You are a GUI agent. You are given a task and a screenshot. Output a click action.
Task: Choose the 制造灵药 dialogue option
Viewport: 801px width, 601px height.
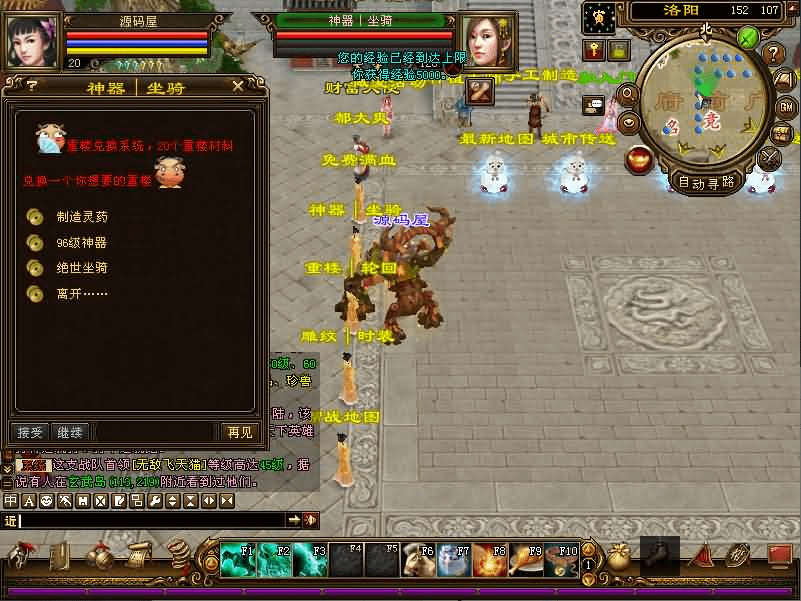[81, 217]
